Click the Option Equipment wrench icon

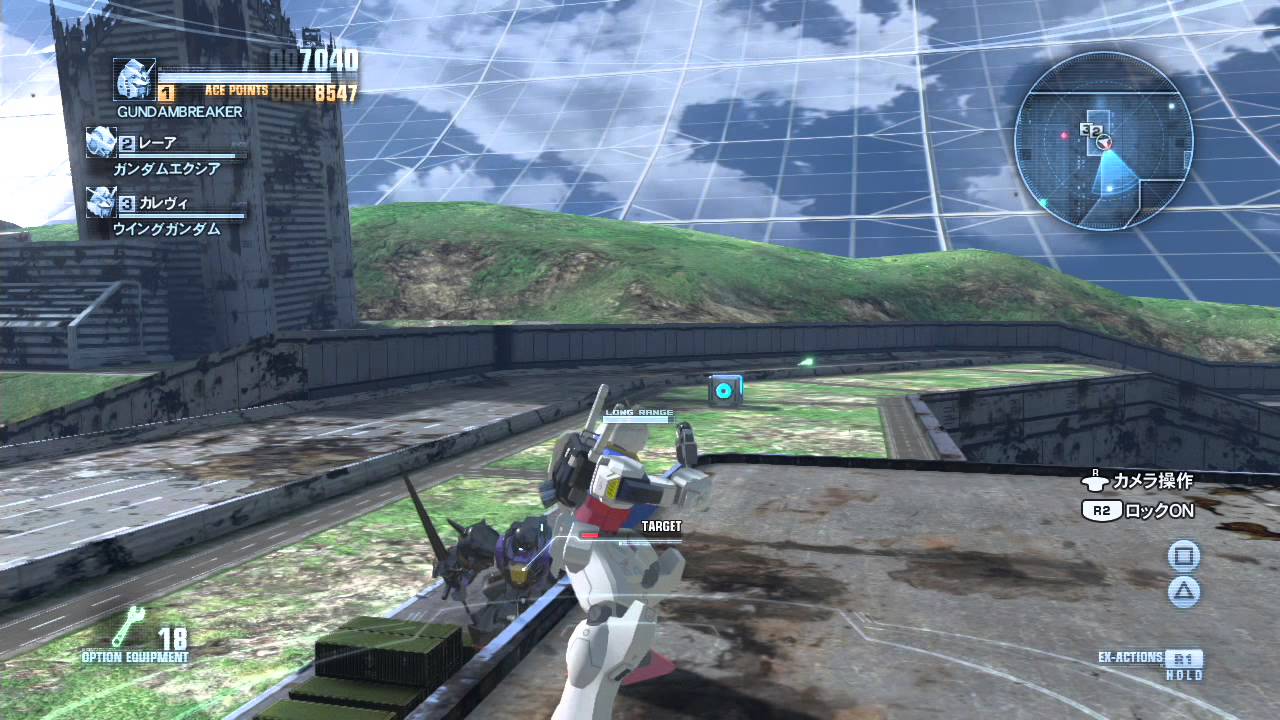coord(130,627)
